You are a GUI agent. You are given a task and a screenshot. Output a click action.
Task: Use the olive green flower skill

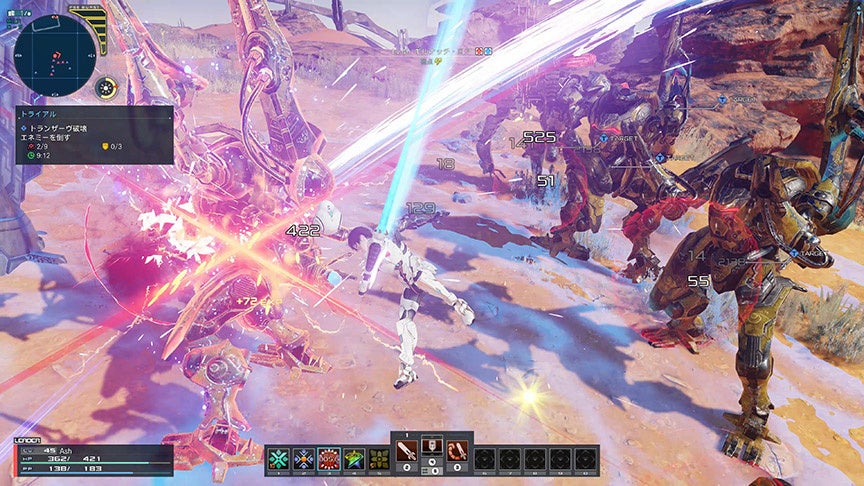tap(379, 459)
